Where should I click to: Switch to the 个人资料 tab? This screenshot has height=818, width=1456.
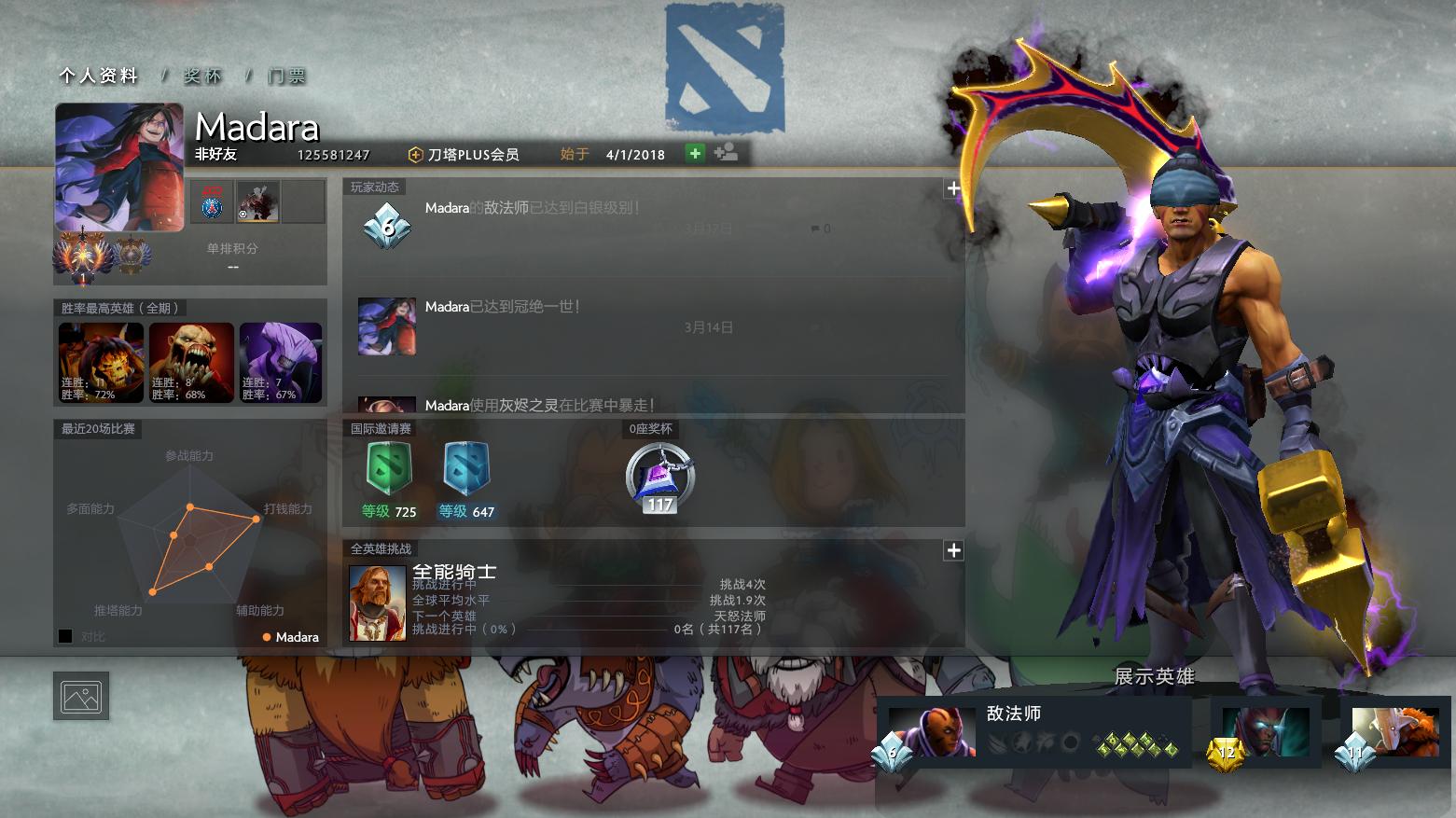[98, 76]
